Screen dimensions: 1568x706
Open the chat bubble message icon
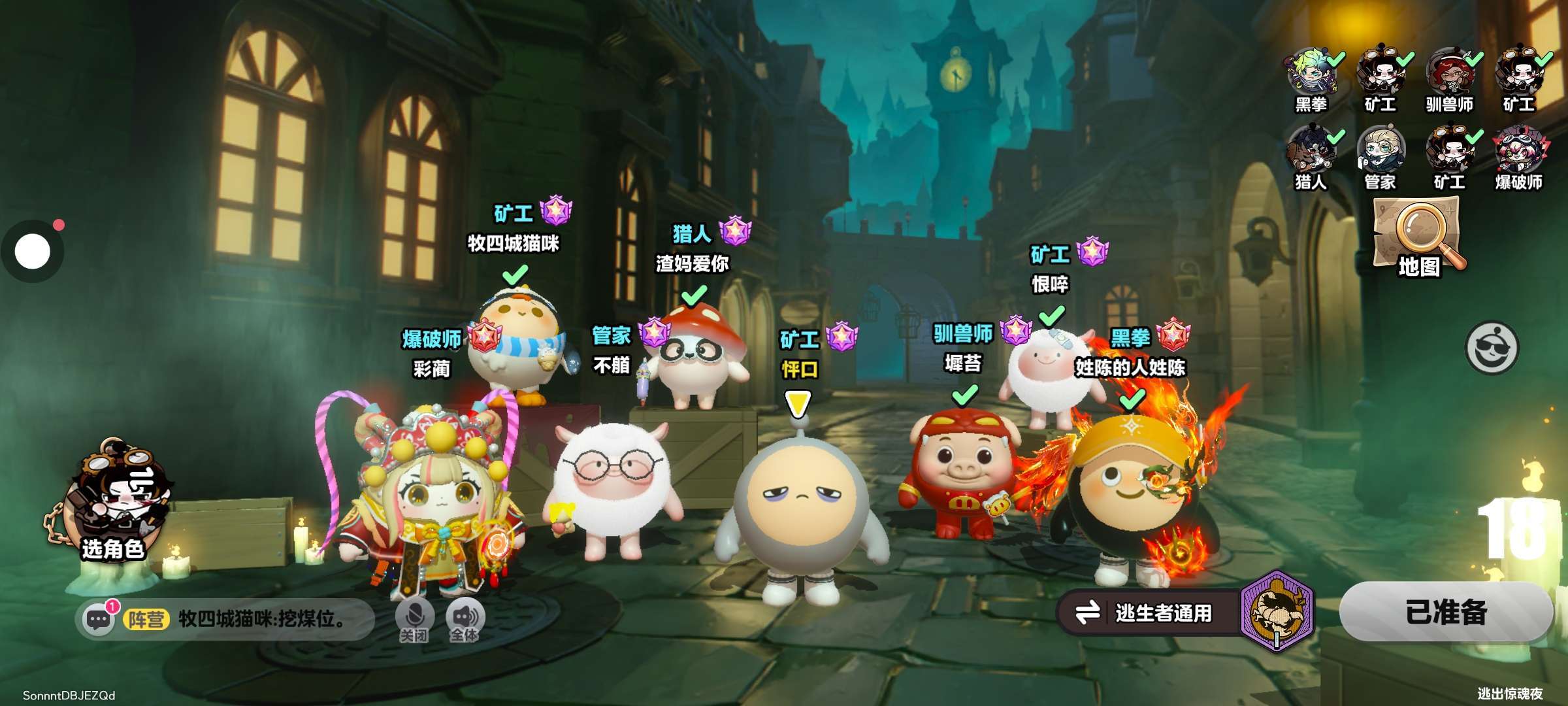99,618
